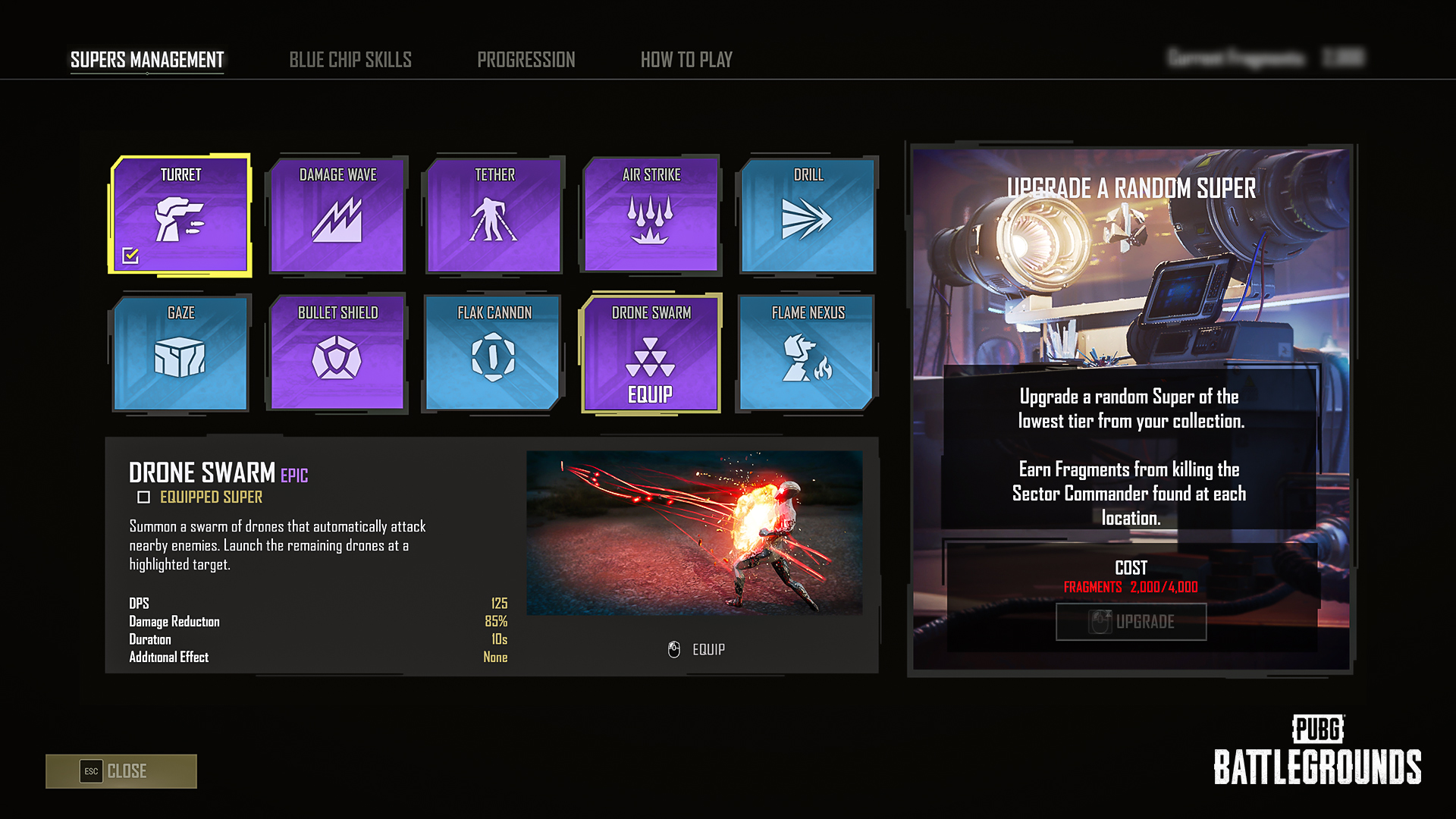Select the Air Strike super
Screen dimensions: 1456x819
(651, 215)
